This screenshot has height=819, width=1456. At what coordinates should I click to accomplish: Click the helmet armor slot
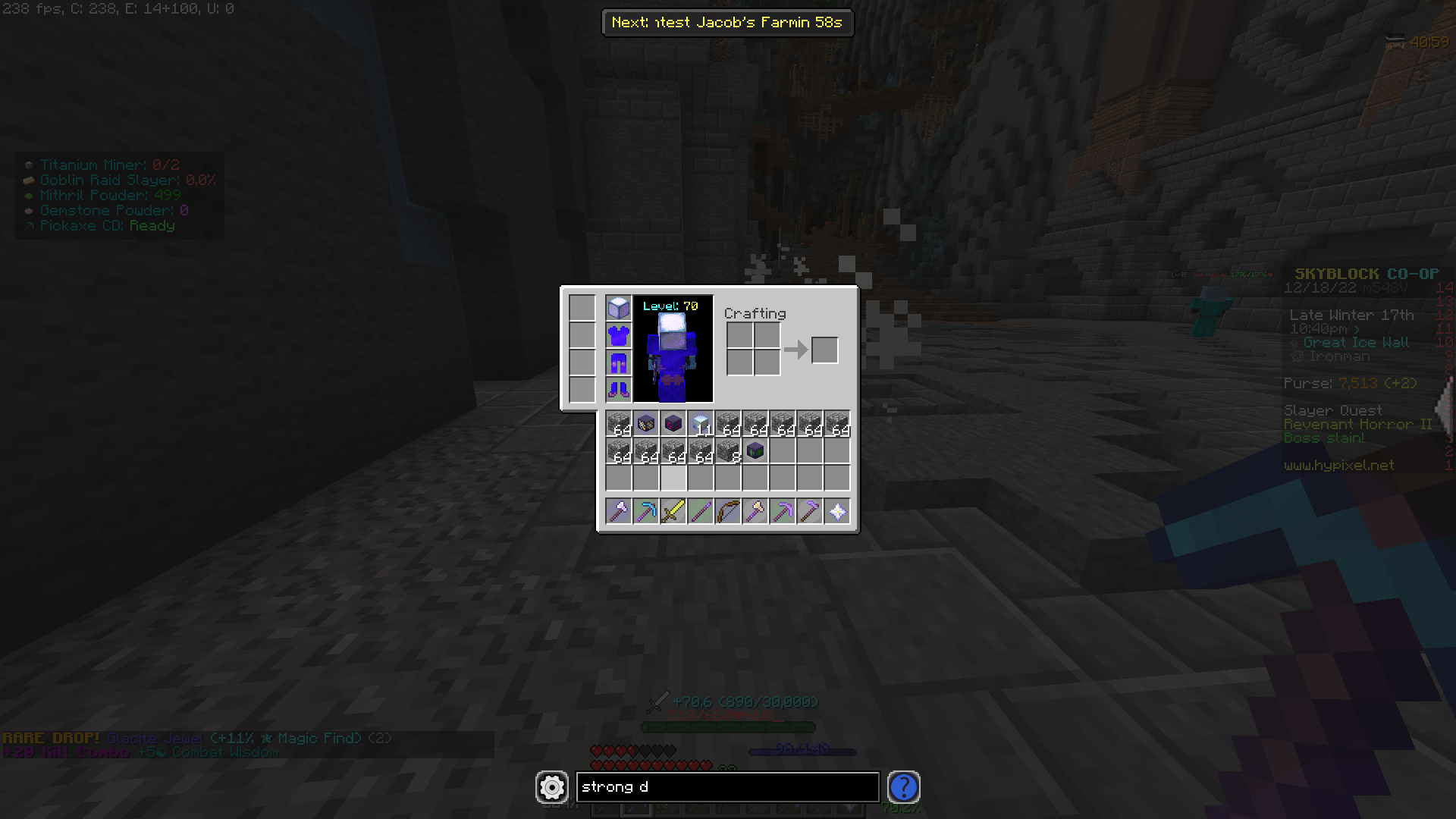coord(618,307)
